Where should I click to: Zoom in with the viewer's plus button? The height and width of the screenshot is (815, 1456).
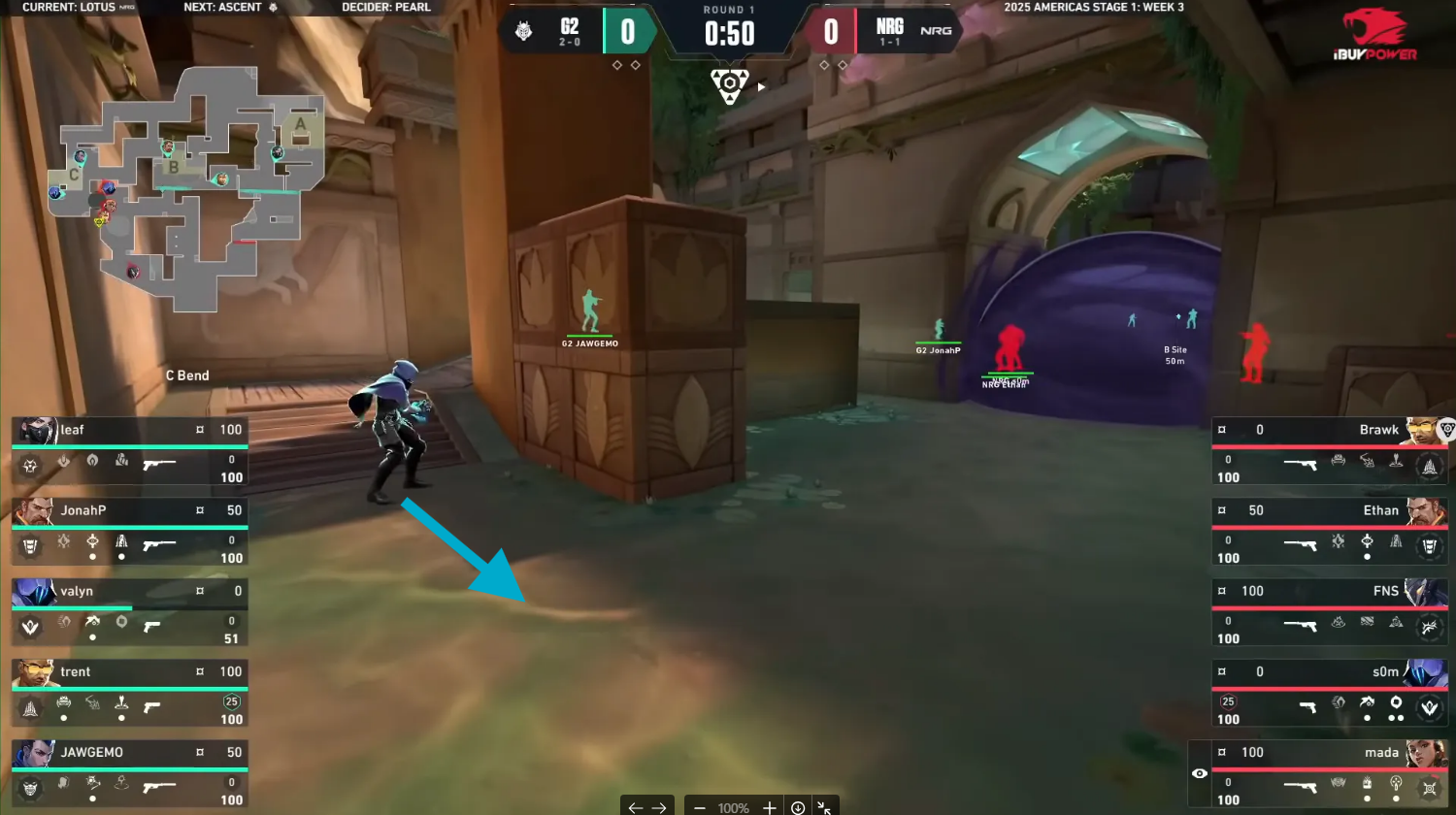tap(770, 807)
